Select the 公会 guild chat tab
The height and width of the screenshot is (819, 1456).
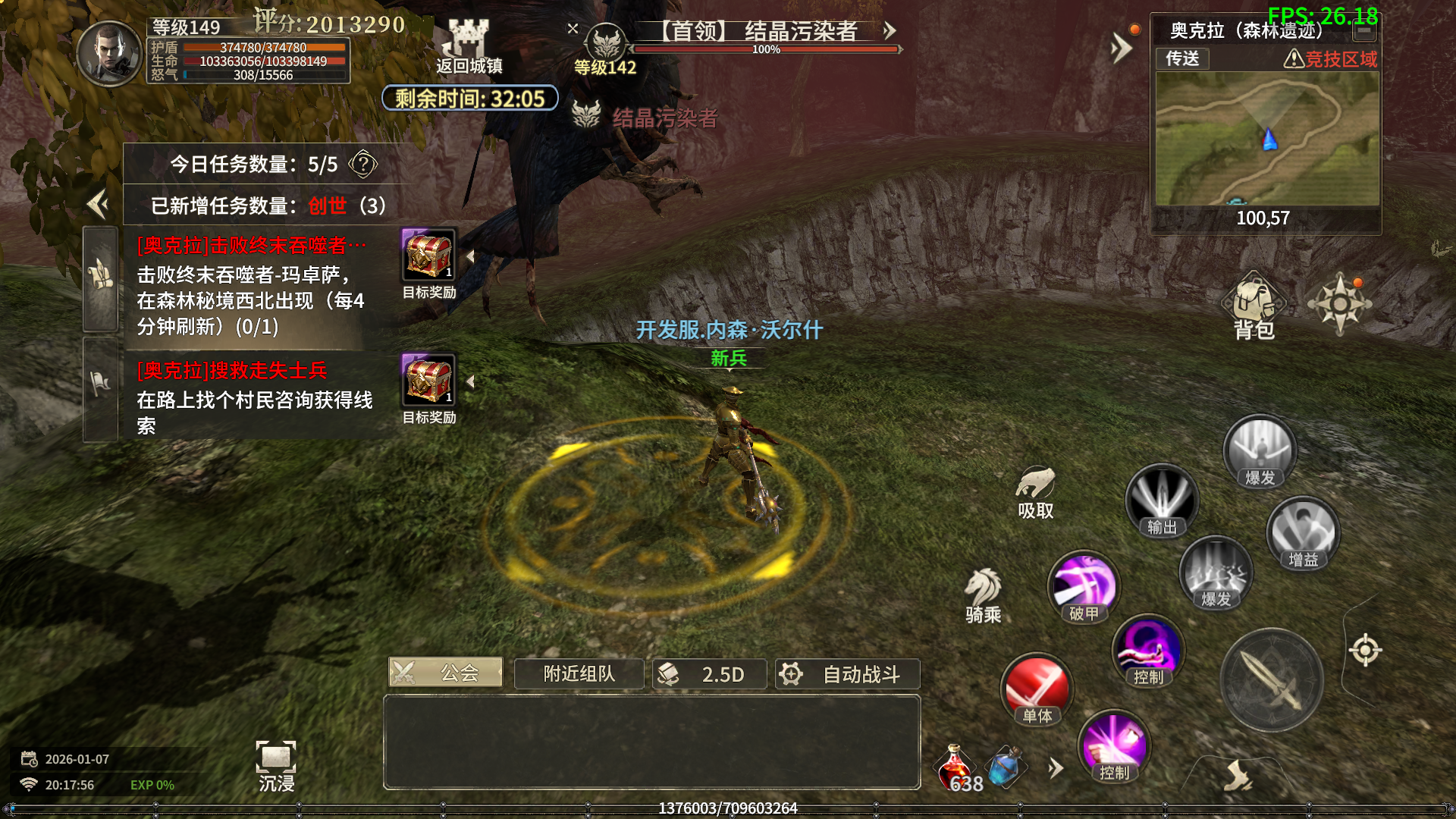[x=446, y=672]
